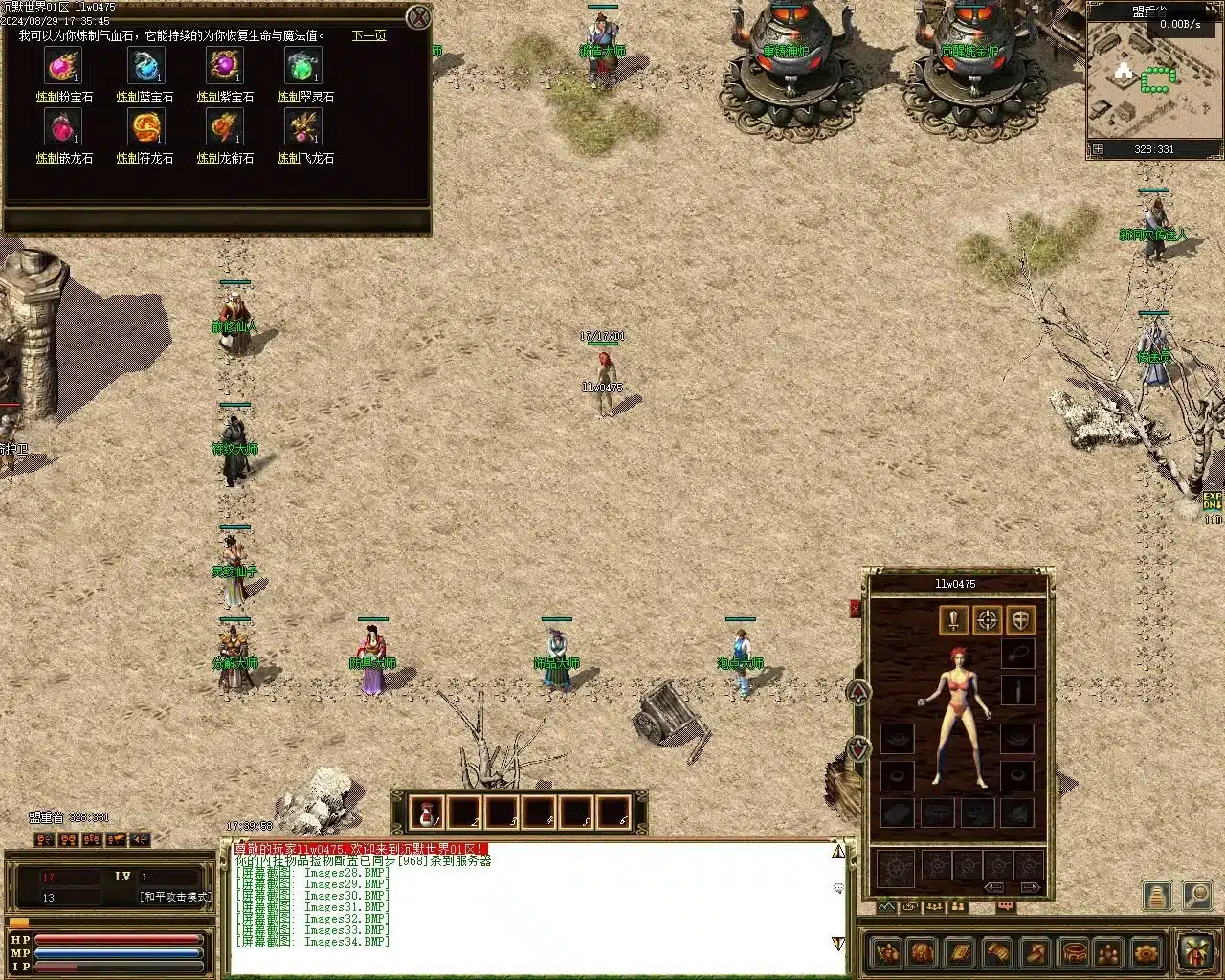
Task: Select 炼制嵌龙石 refining option
Action: pos(64,128)
